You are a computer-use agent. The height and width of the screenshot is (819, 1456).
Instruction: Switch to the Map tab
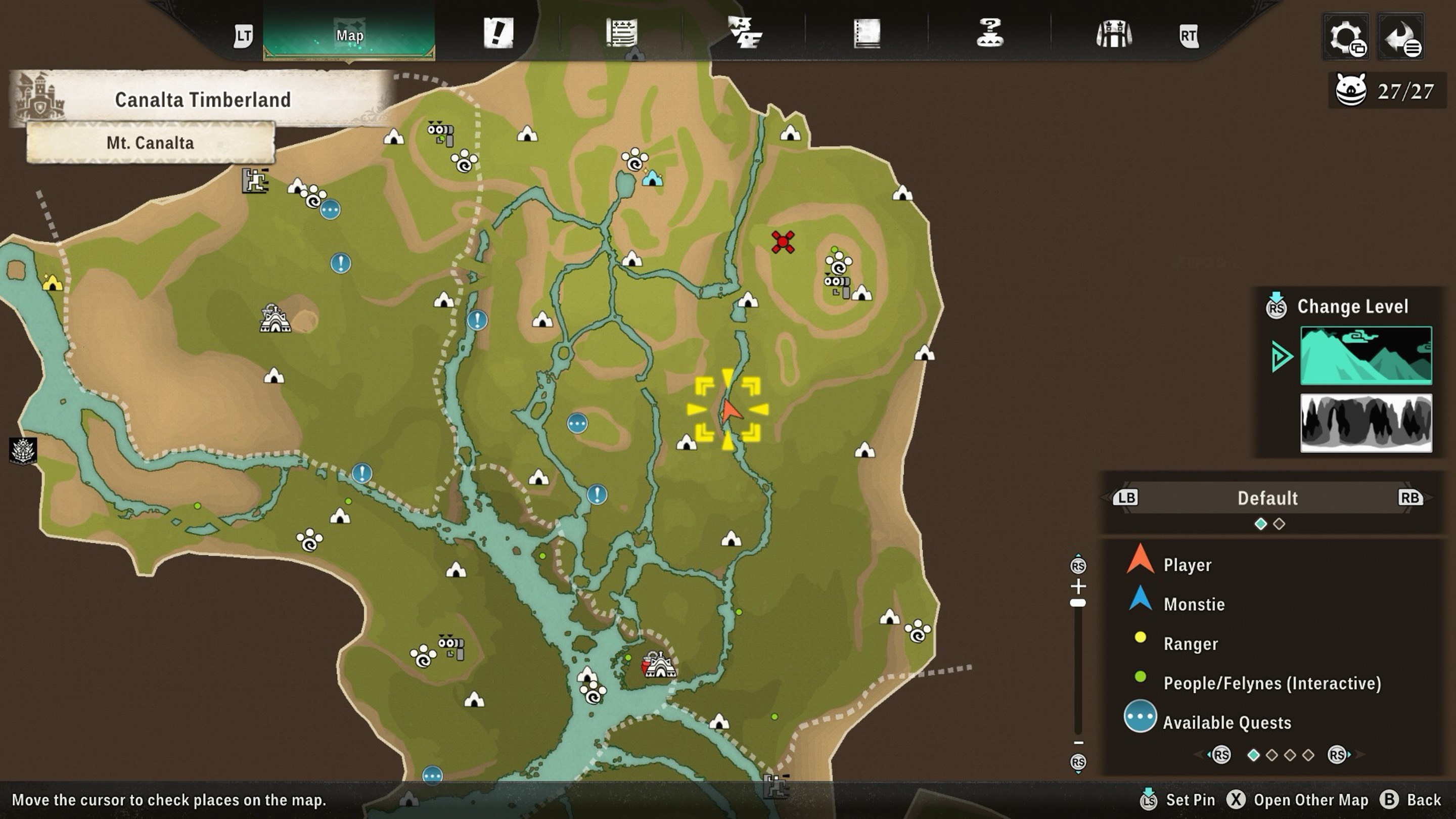349,35
